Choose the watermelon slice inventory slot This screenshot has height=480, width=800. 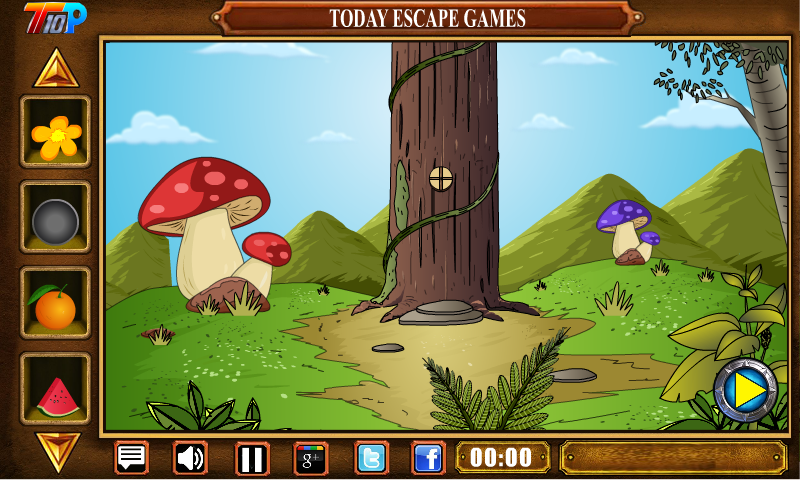point(55,390)
